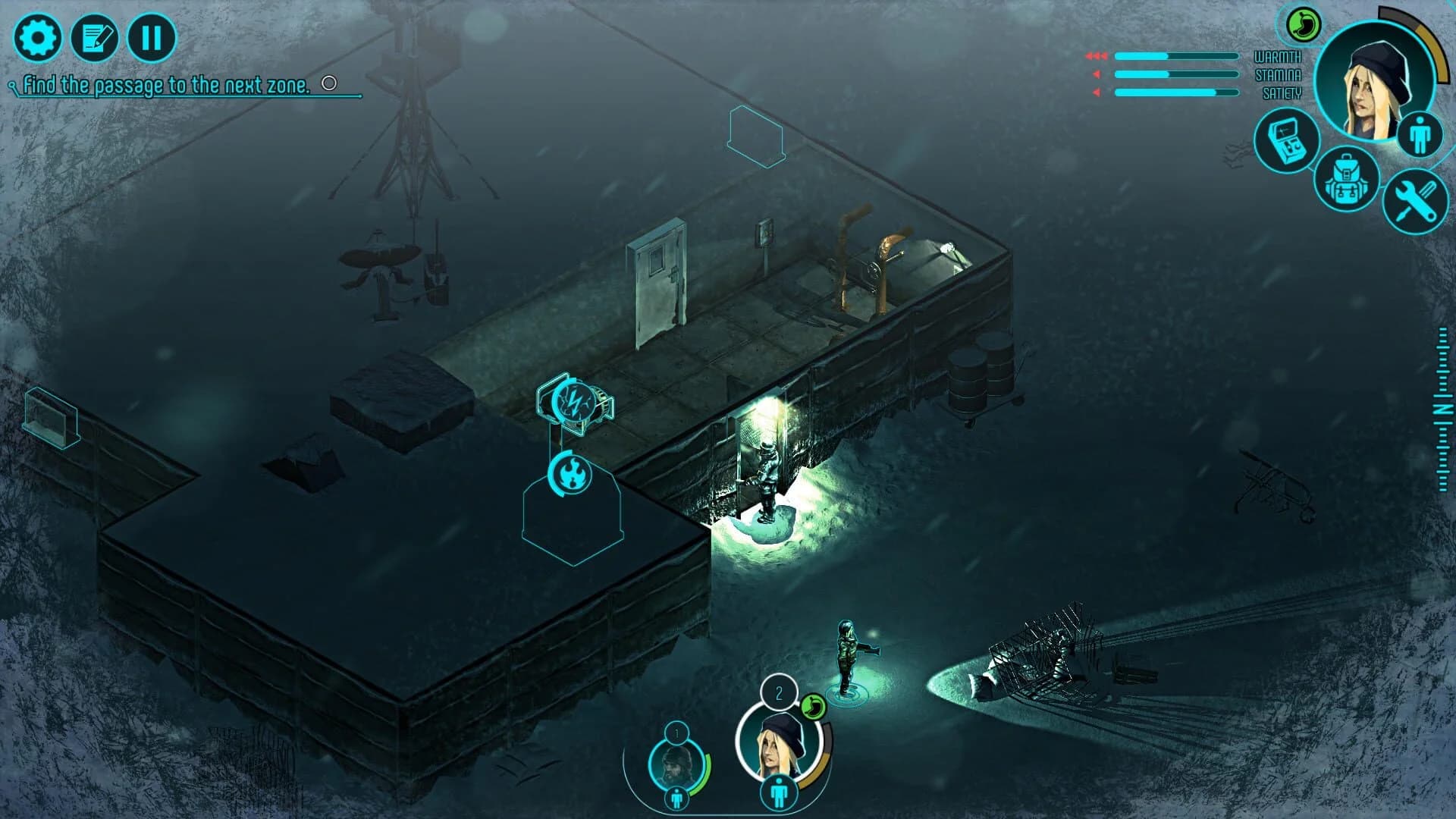Image resolution: width=1456 pixels, height=819 pixels.
Task: Toggle the person icon under character 2's portrait
Action: [778, 791]
